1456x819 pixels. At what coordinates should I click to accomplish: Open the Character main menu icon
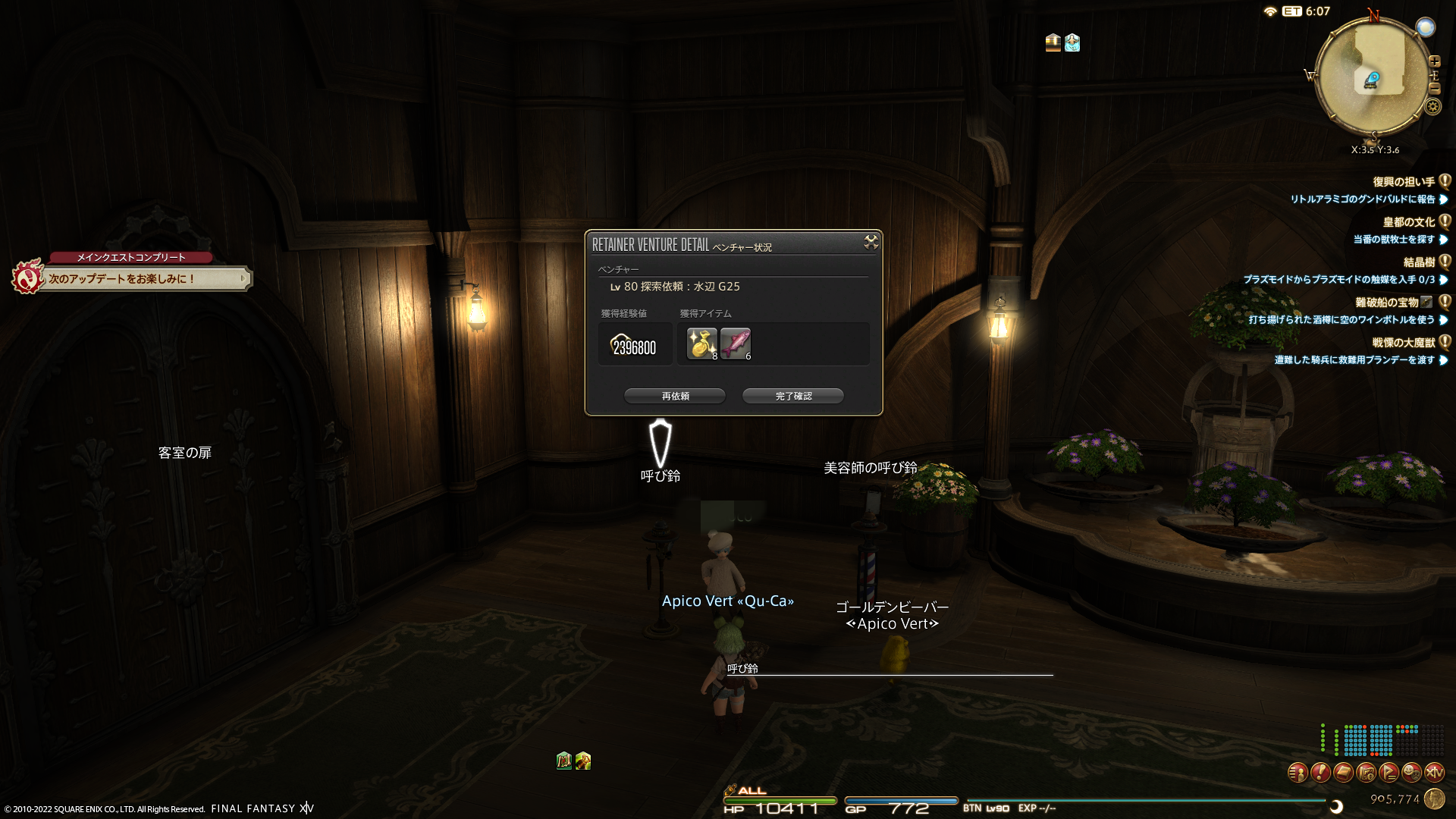[1298, 773]
